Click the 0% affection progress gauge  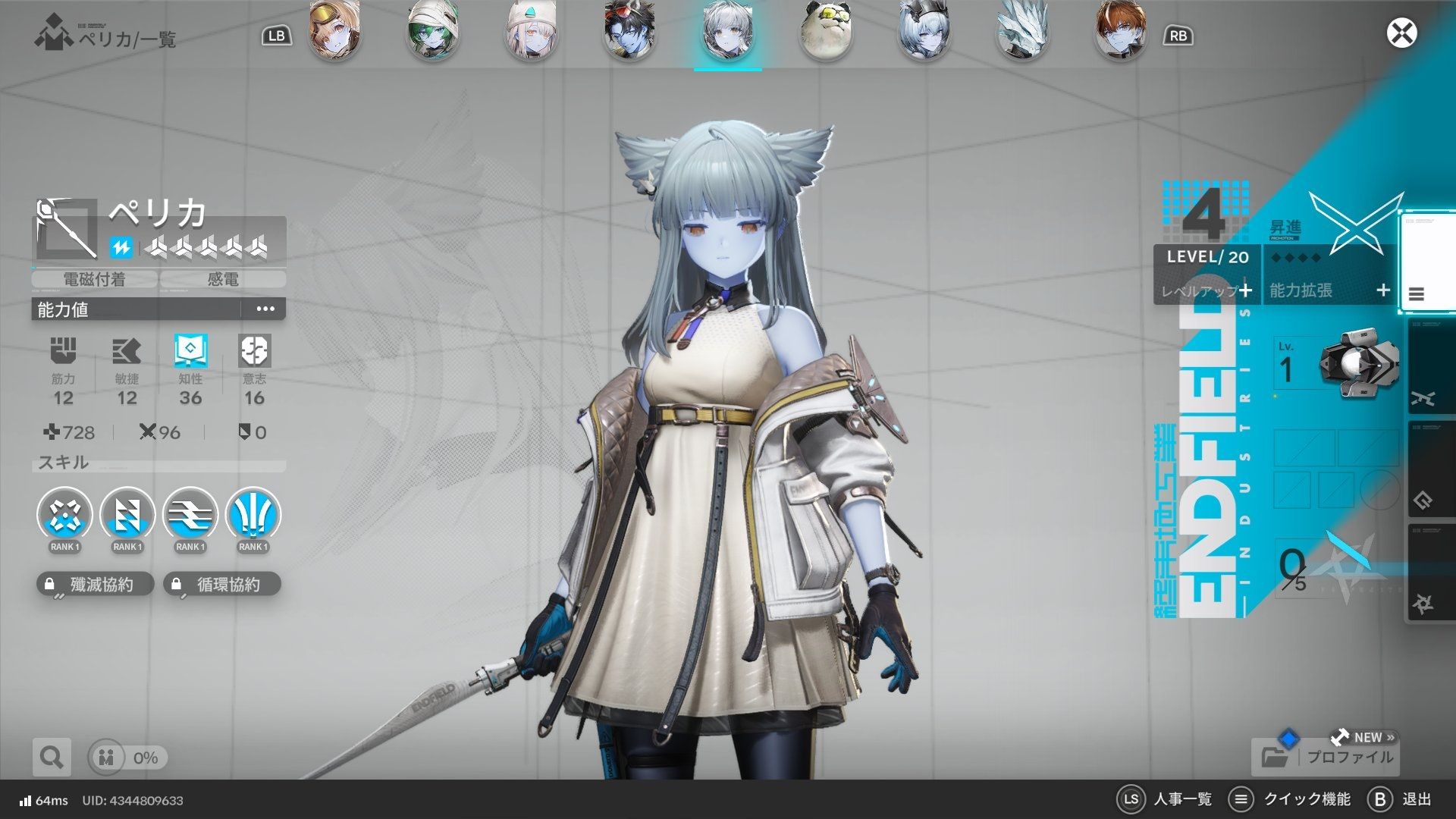coord(127,757)
